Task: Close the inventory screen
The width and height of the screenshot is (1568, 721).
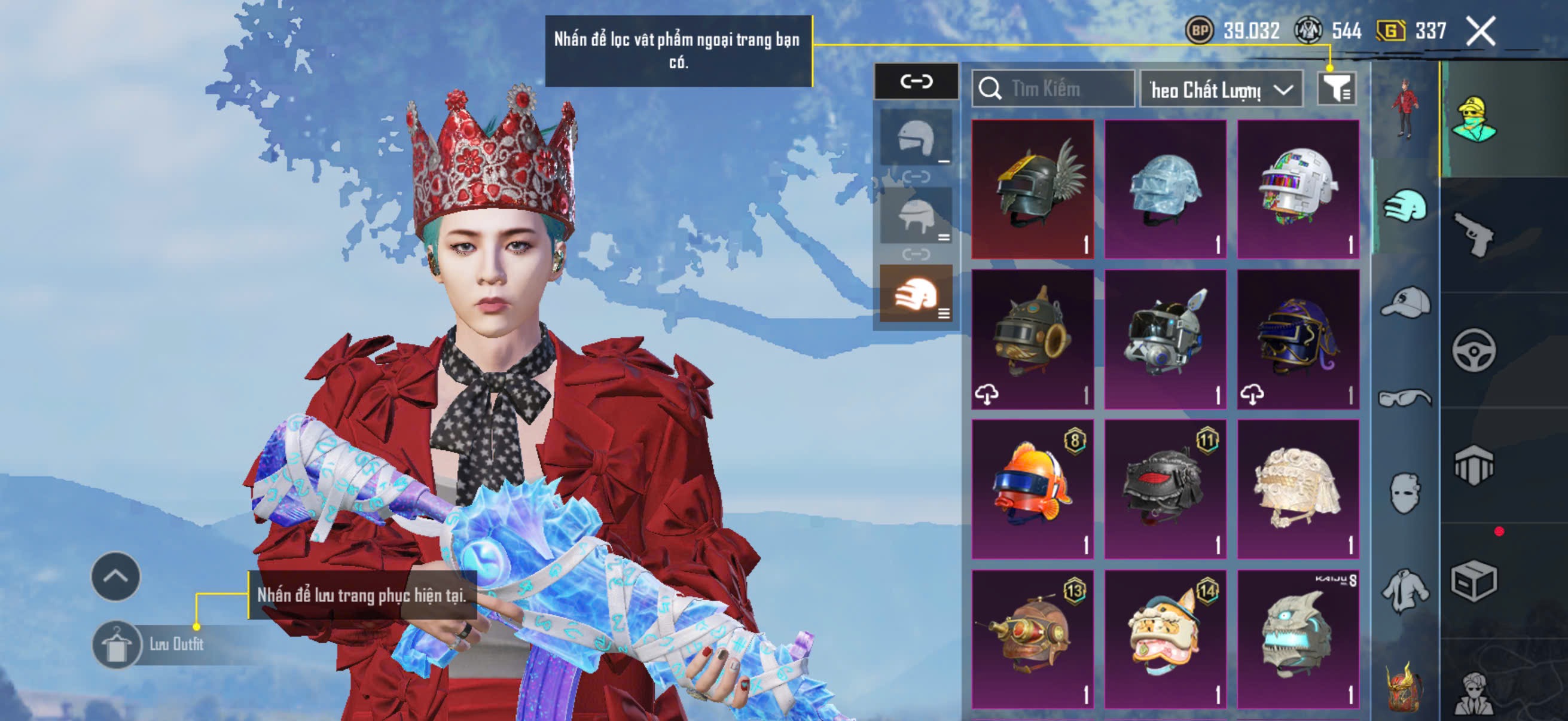Action: (1479, 31)
